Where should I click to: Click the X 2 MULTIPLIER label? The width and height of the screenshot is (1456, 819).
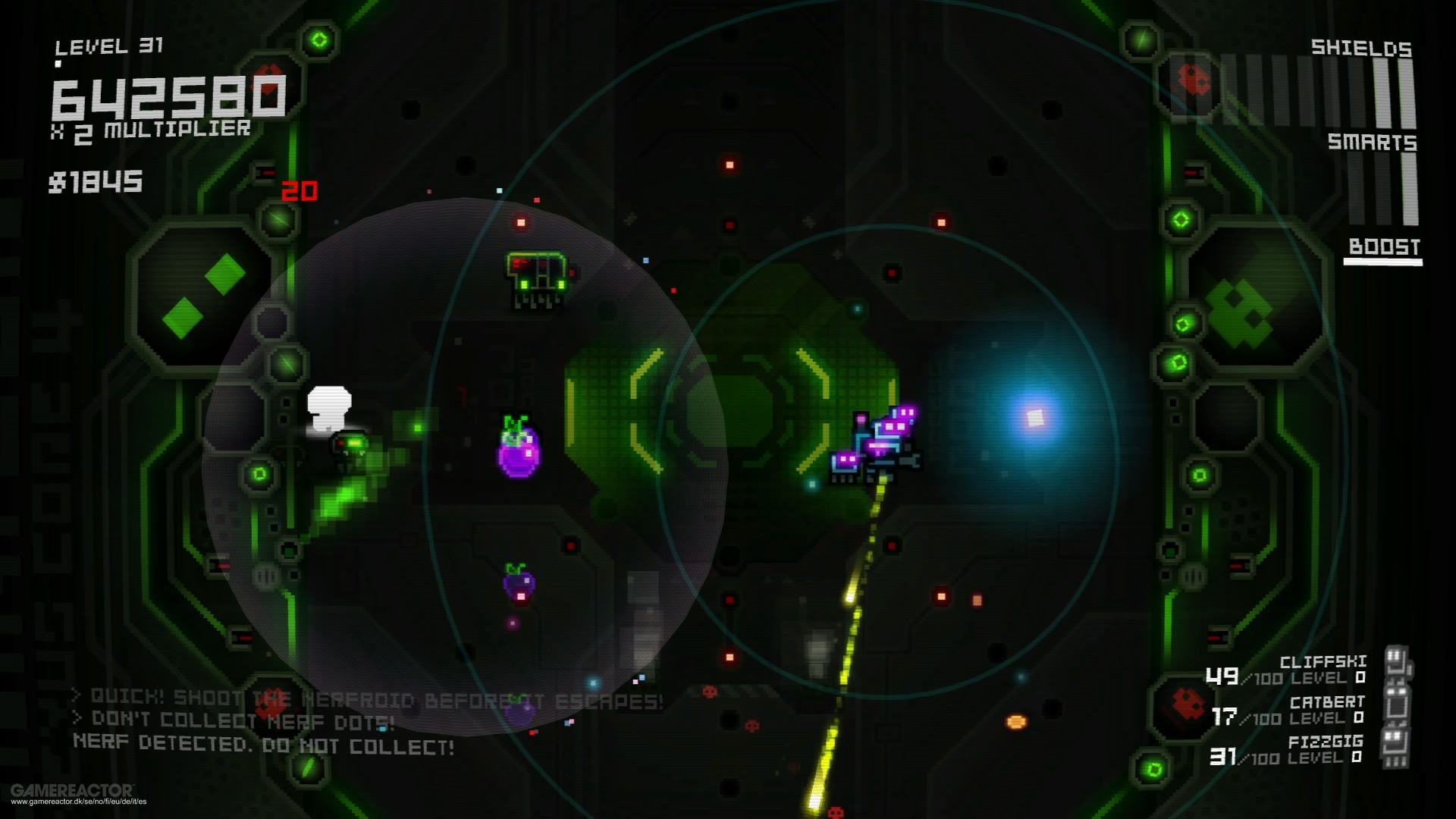coord(152,131)
